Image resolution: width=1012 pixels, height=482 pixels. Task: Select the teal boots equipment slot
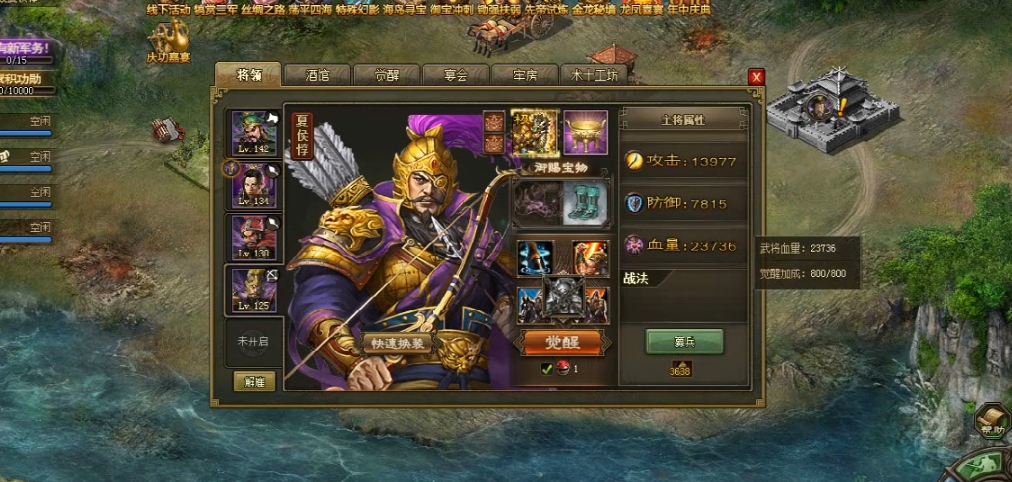click(x=586, y=202)
